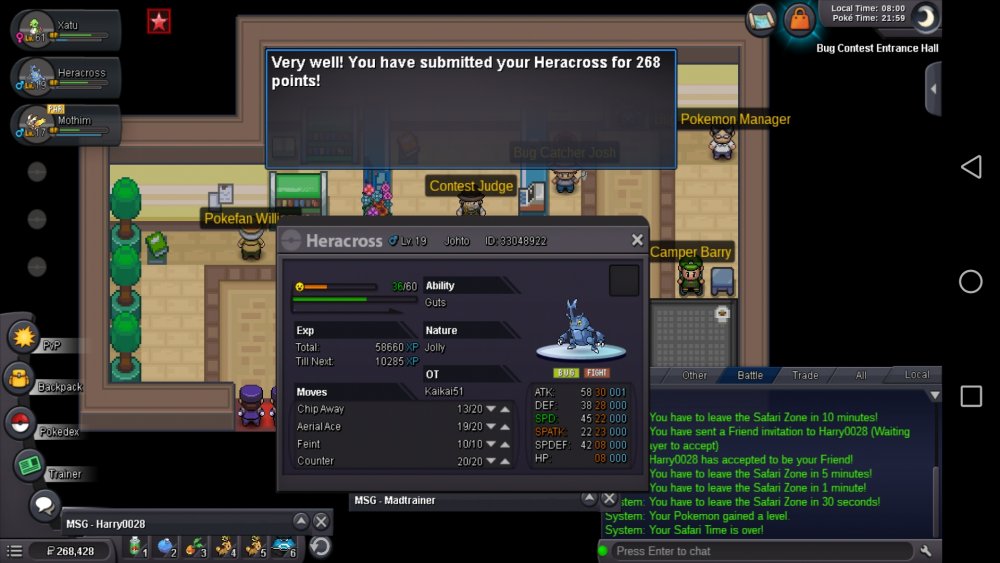Switch to the Trade chat tab
This screenshot has height=563, width=1000.
(x=805, y=375)
